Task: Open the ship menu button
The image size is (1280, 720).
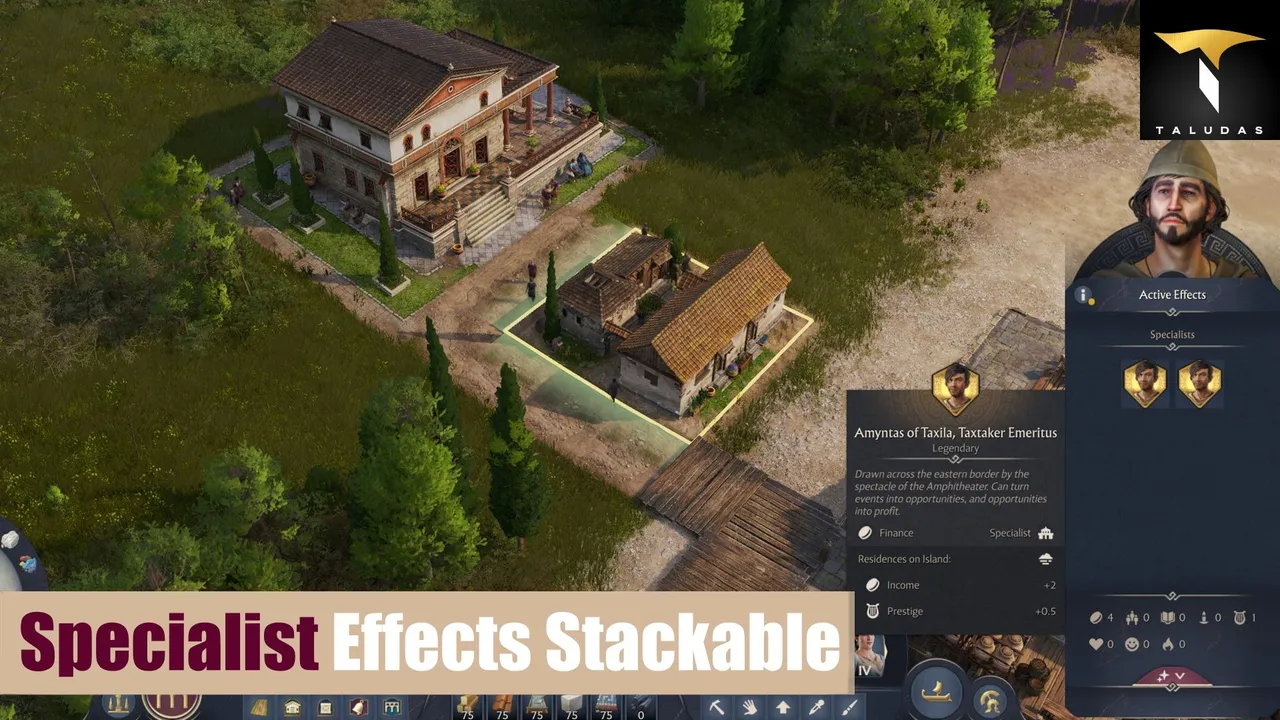Action: 936,692
